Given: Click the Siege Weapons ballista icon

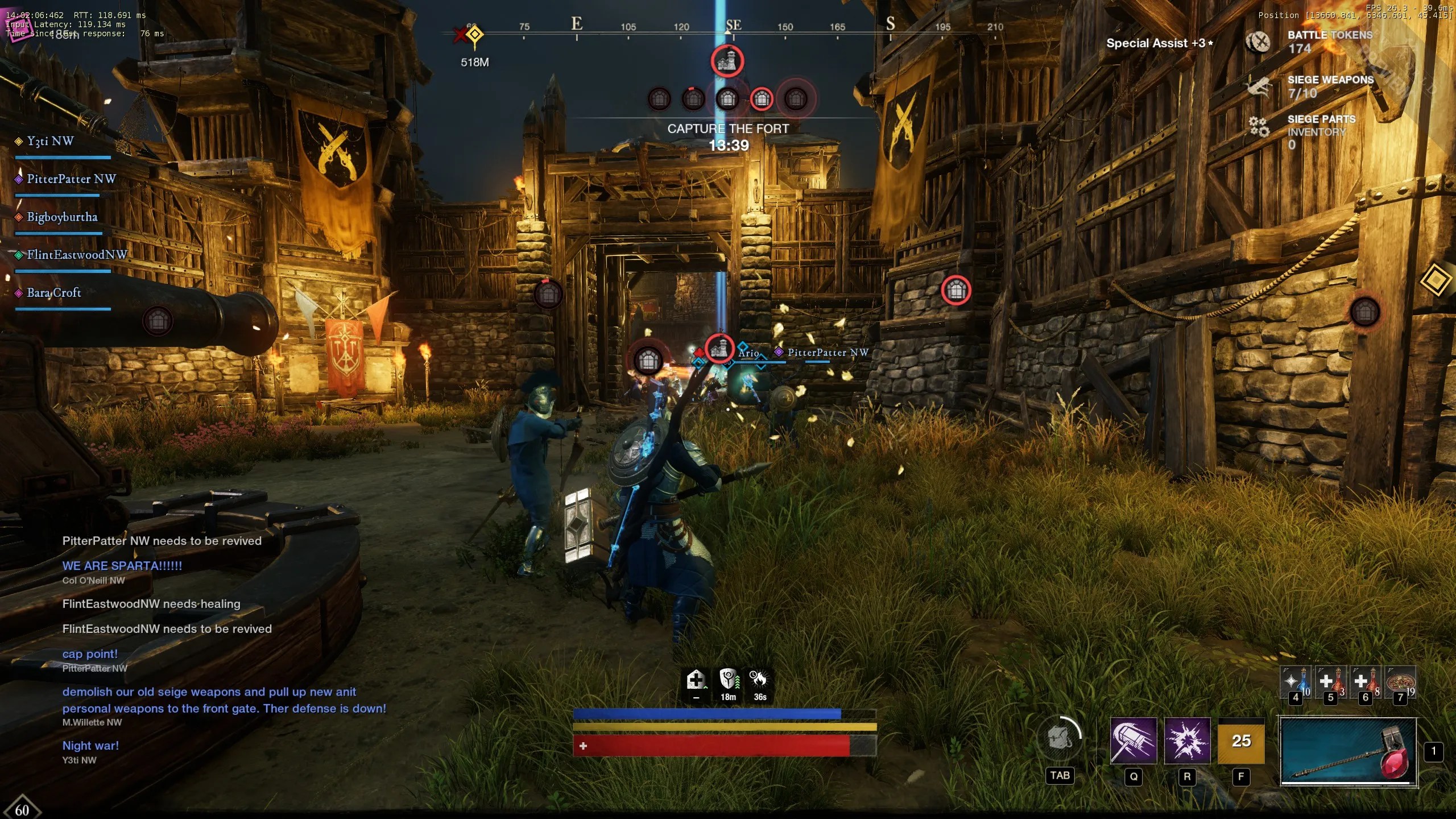Looking at the screenshot, I should 1258,86.
